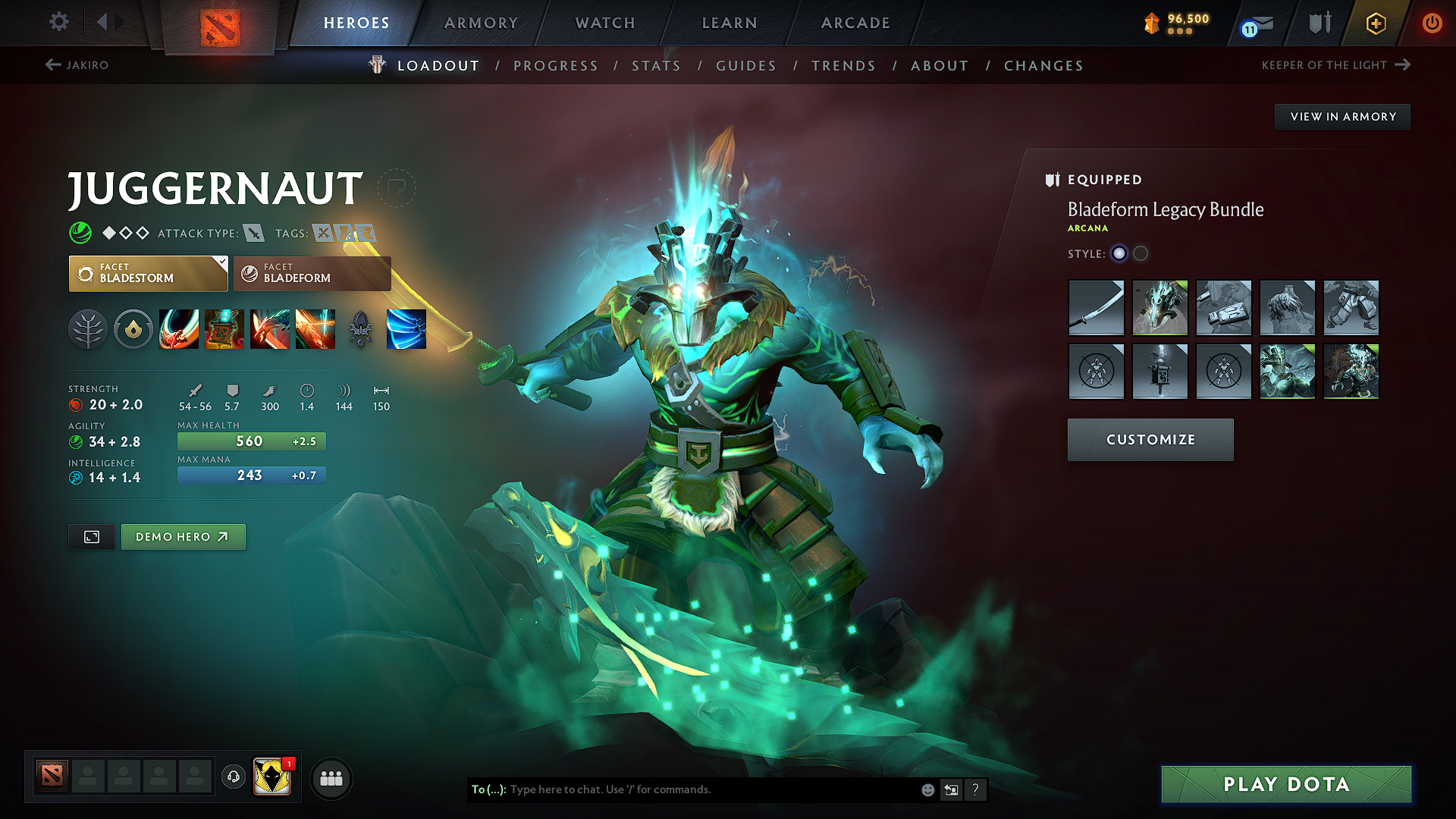Open the ARMORY menu item

coord(480,23)
